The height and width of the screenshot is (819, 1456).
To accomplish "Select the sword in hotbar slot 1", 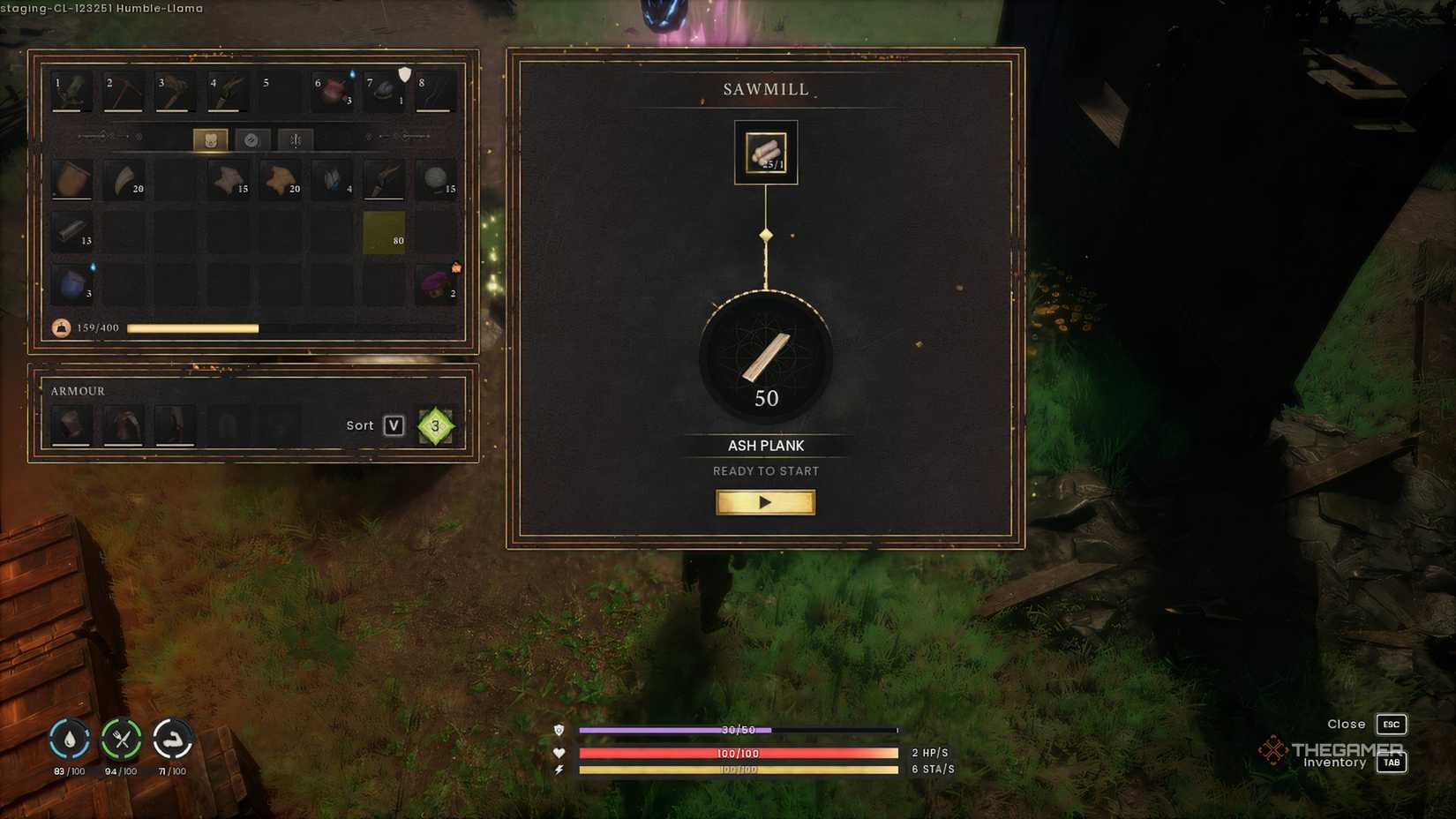I will tap(71, 89).
